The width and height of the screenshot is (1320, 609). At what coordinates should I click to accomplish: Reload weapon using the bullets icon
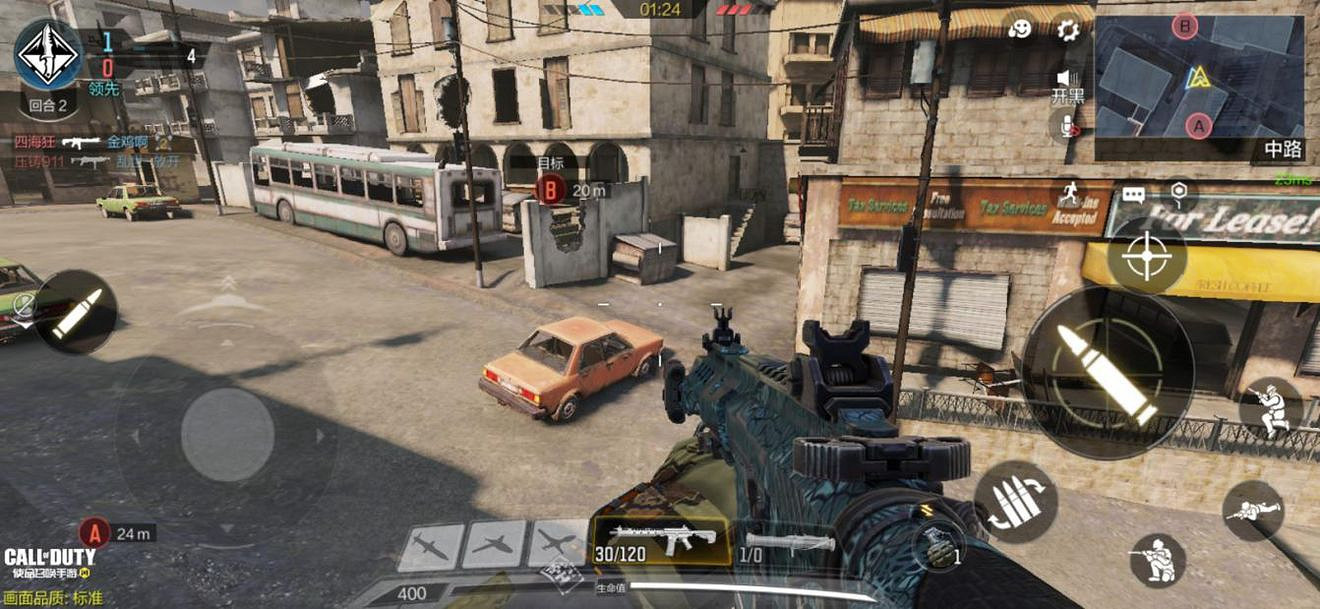pos(1015,501)
